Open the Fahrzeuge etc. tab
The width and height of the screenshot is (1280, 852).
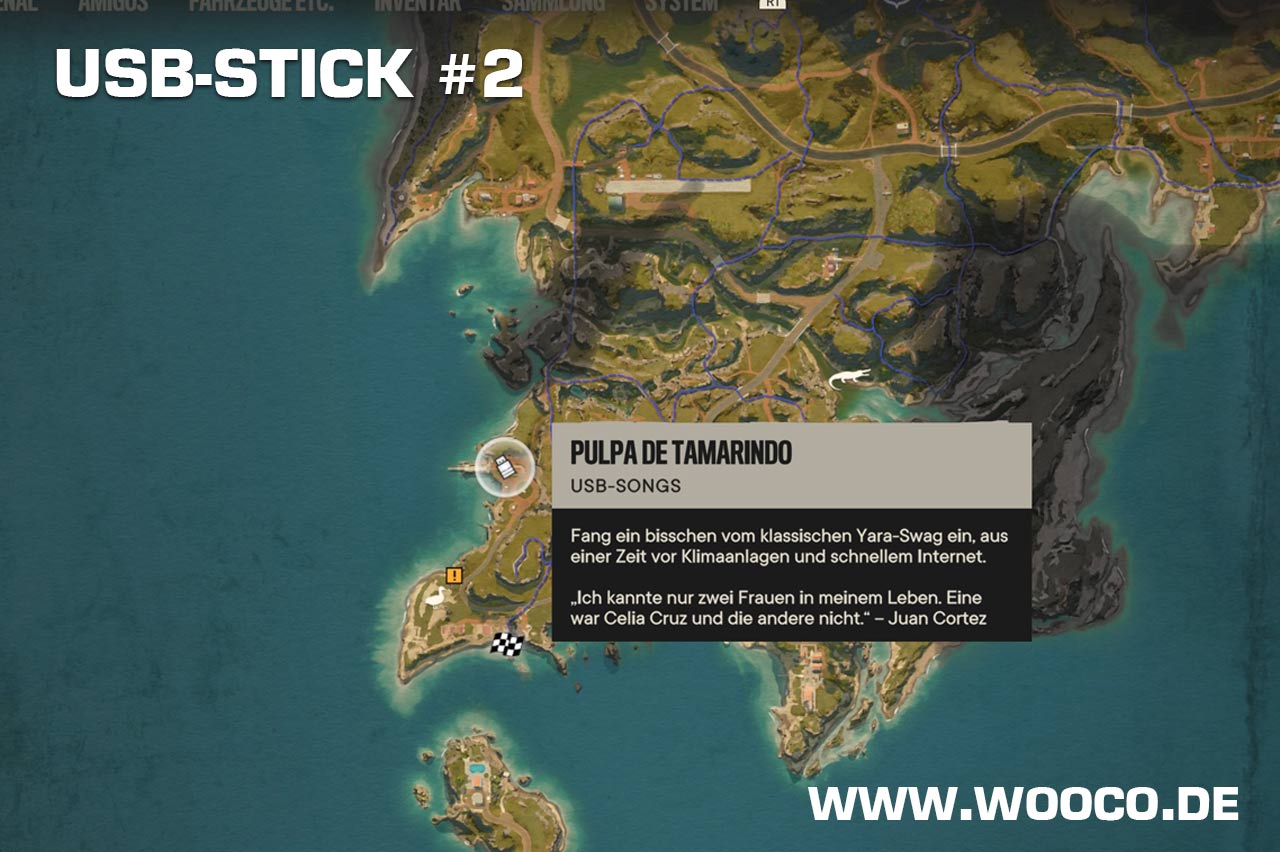coord(262,5)
